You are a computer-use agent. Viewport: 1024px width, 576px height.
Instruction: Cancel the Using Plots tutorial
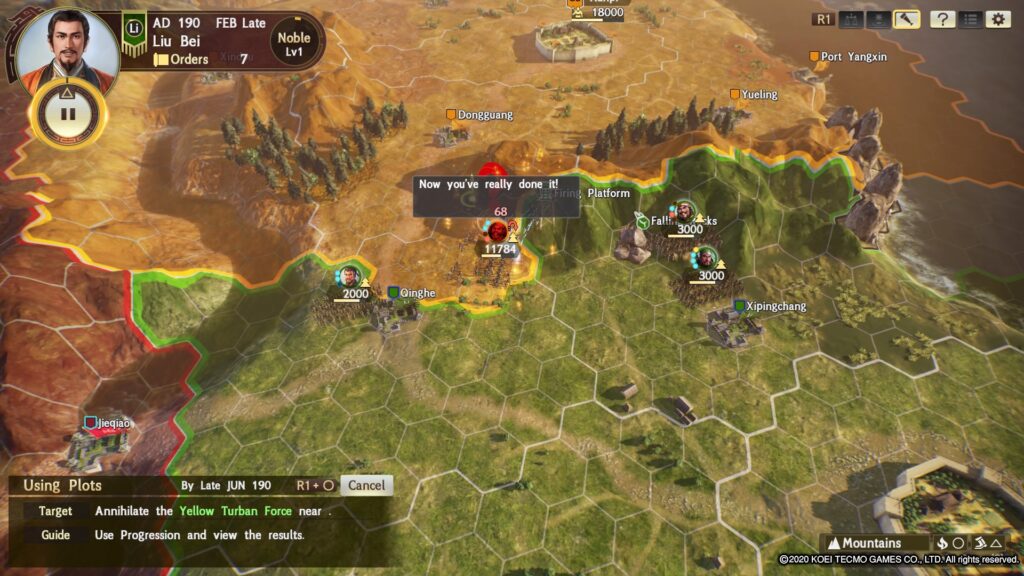(366, 485)
